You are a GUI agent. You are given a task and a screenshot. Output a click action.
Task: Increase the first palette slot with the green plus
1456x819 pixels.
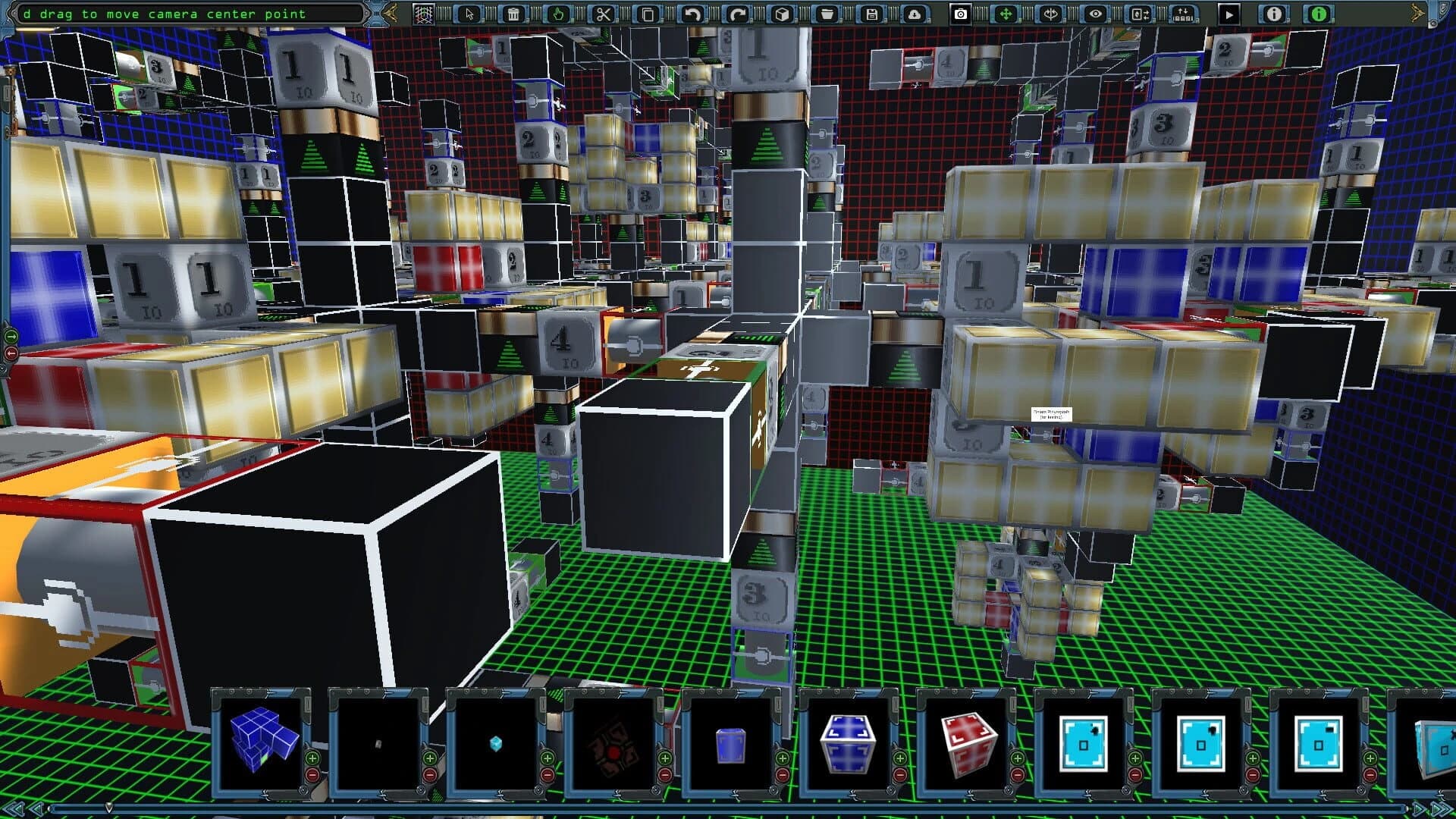pyautogui.click(x=312, y=758)
